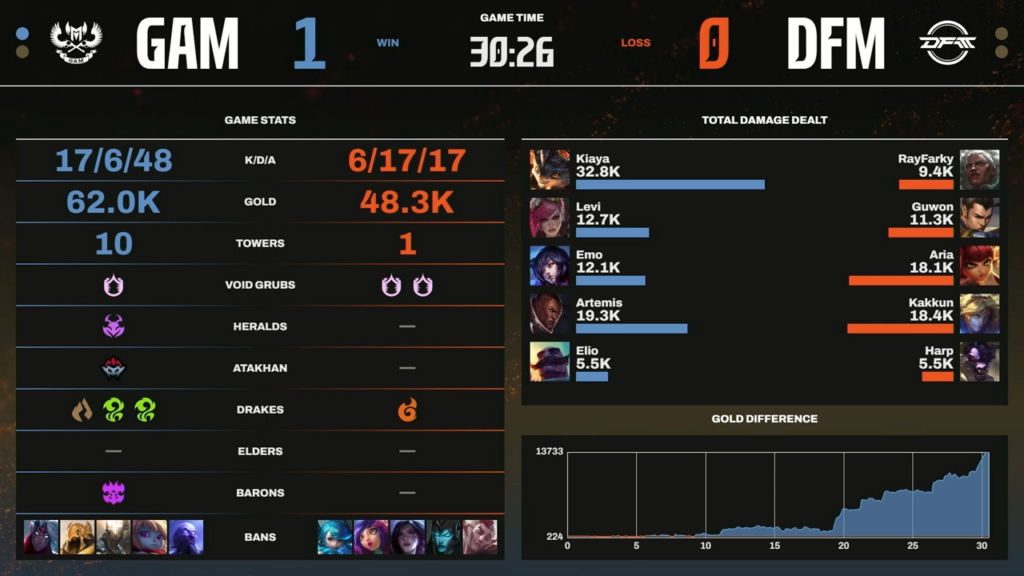This screenshot has width=1024, height=576.
Task: Click DFM's orange drake icon
Action: pos(407,410)
